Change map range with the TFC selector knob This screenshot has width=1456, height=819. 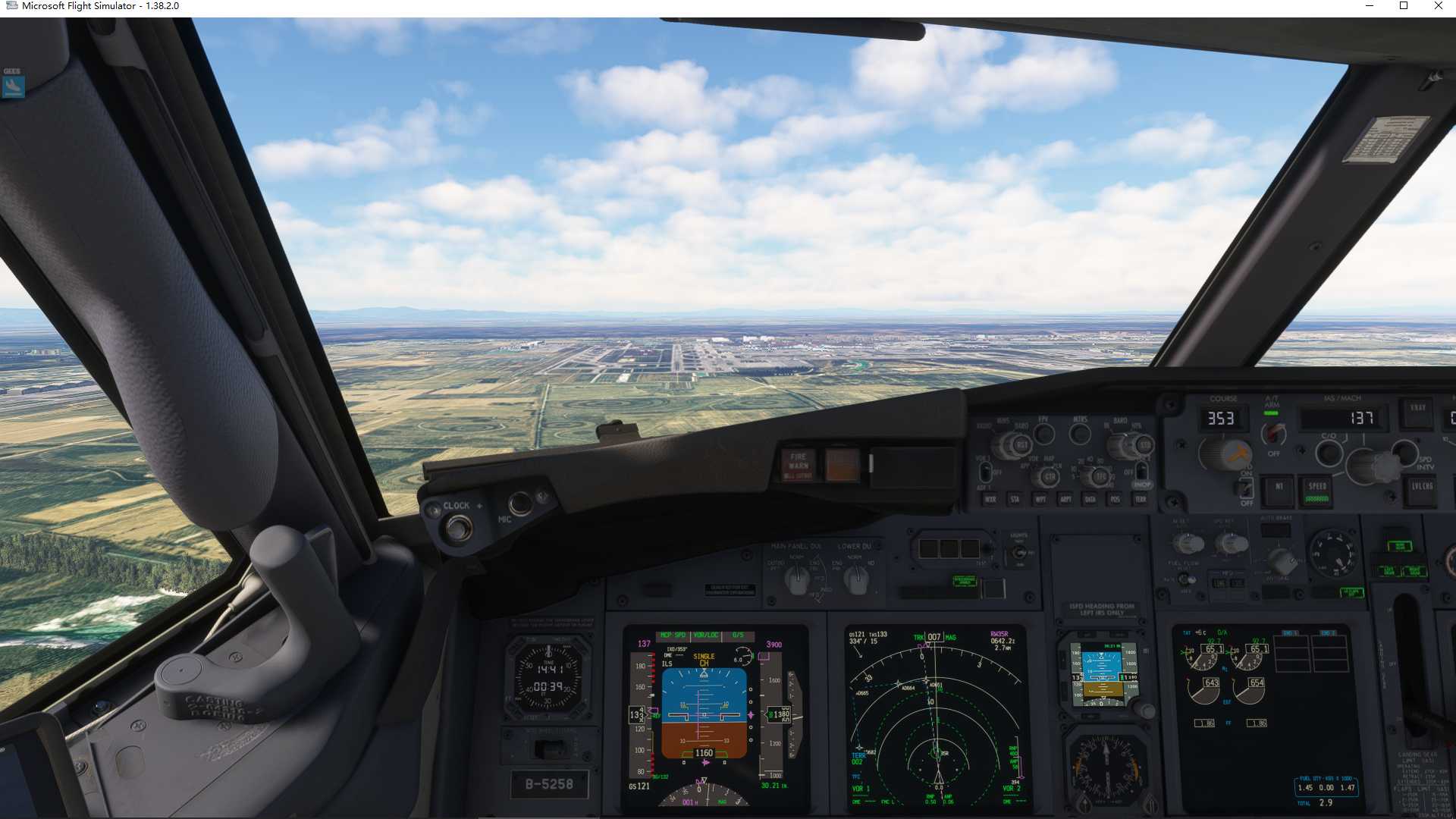coord(1099,476)
